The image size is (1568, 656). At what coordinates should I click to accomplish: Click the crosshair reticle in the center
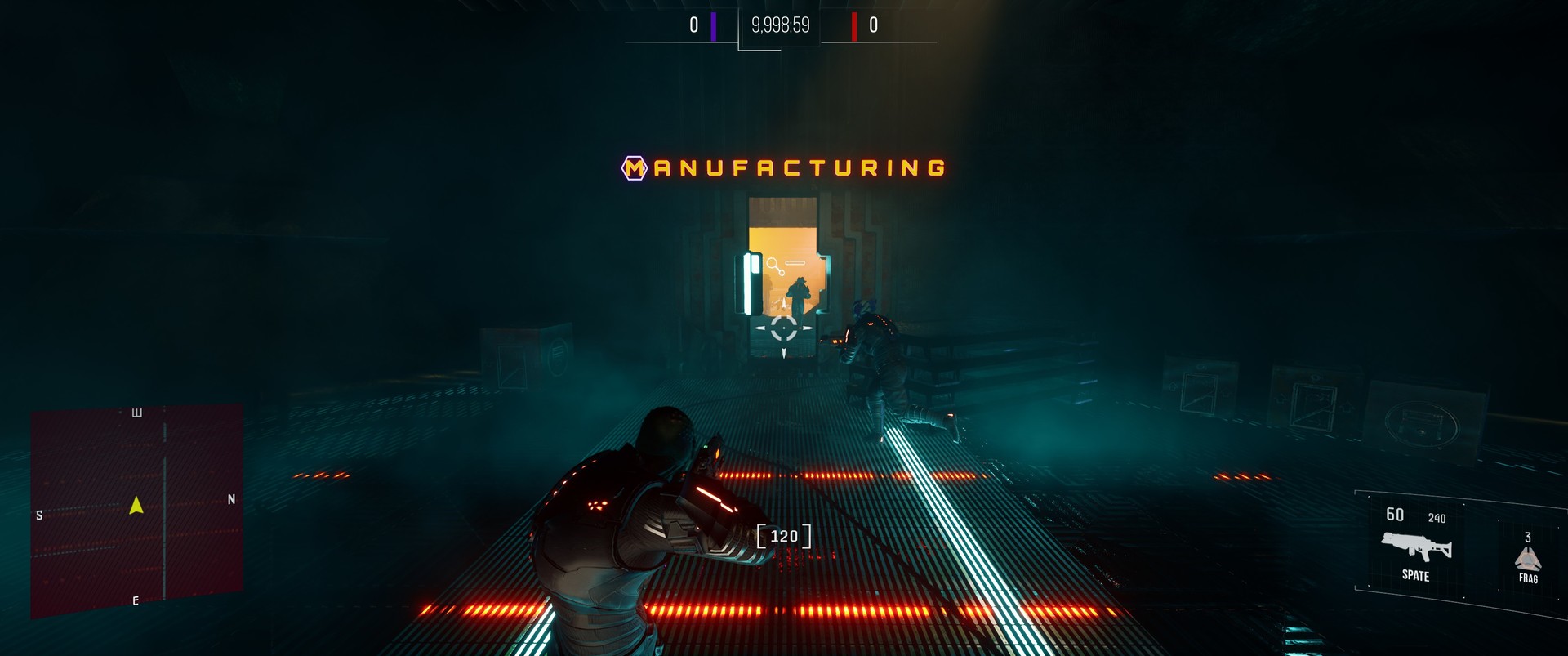(782, 328)
